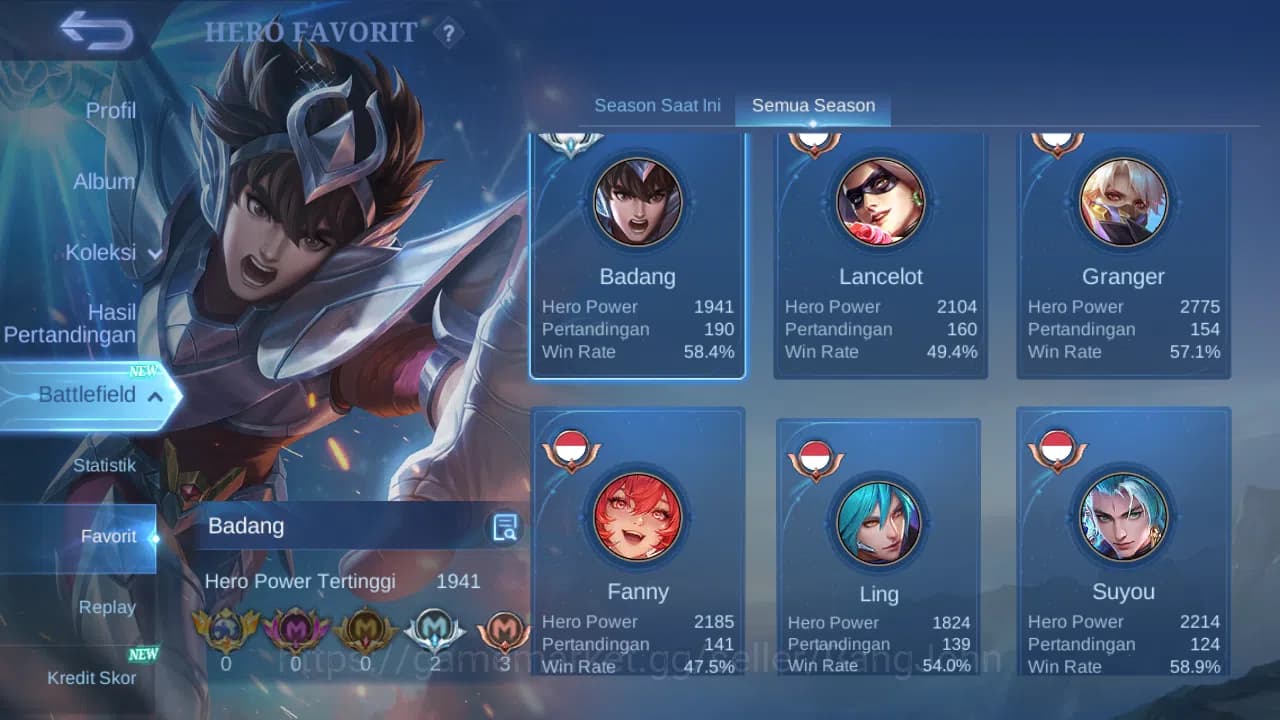Click the back arrow icon
This screenshot has height=720, width=1280.
point(95,31)
